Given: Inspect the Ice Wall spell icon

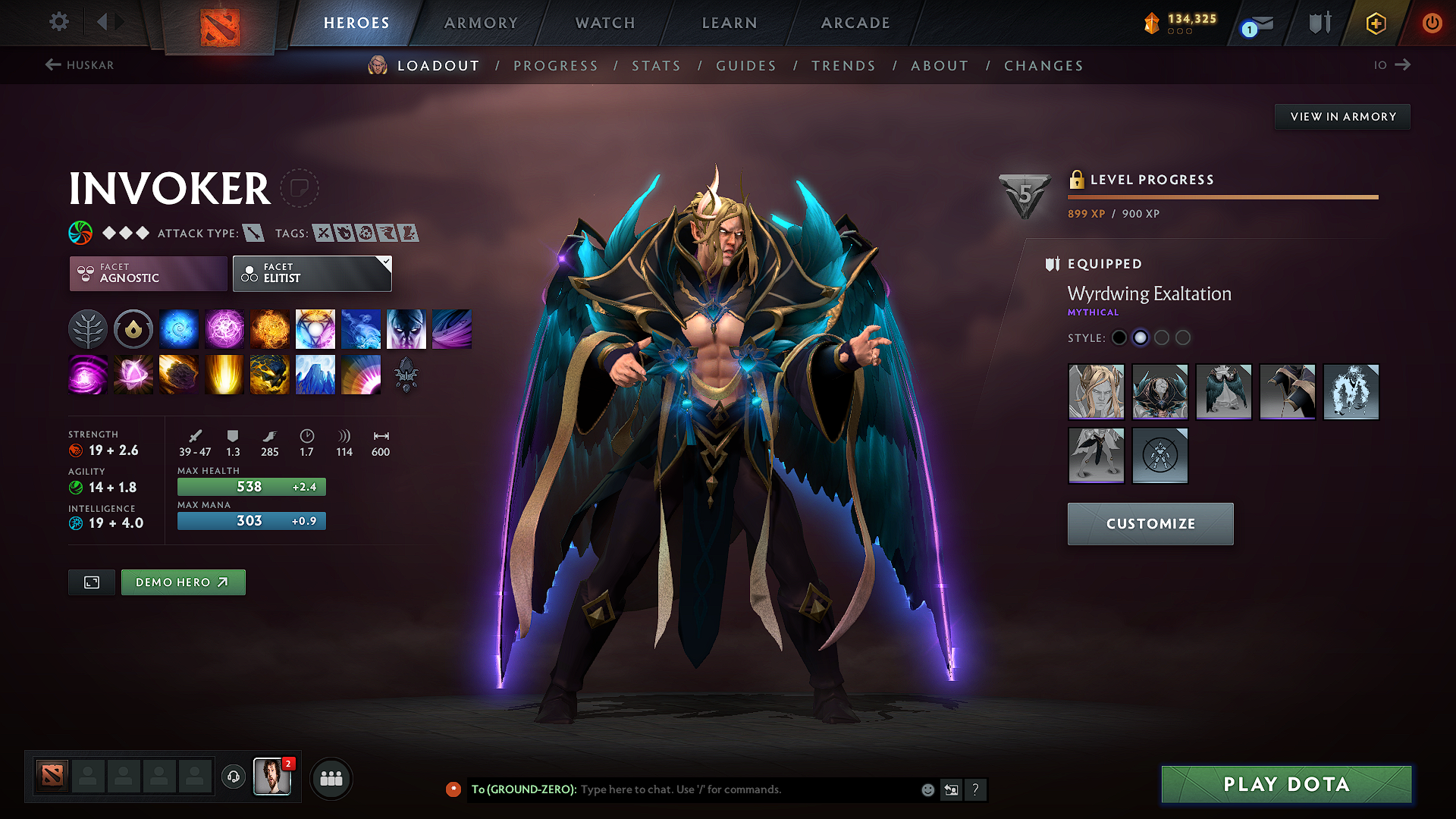Looking at the screenshot, I should (315, 375).
